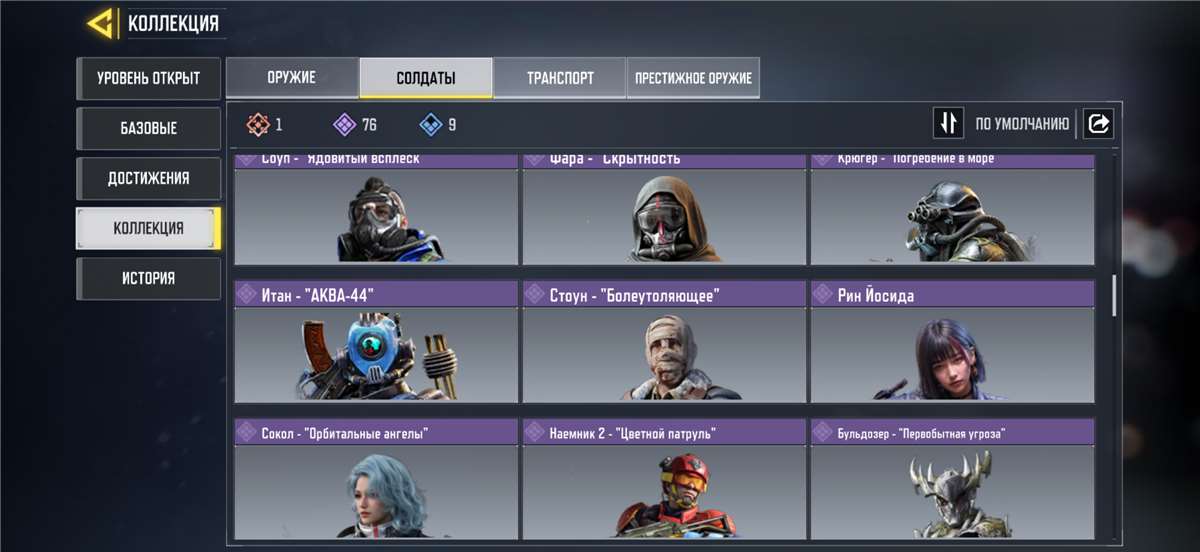Choose the Стоун "Болеутоляющее" soldier card
The height and width of the screenshot is (552, 1200).
(664, 342)
